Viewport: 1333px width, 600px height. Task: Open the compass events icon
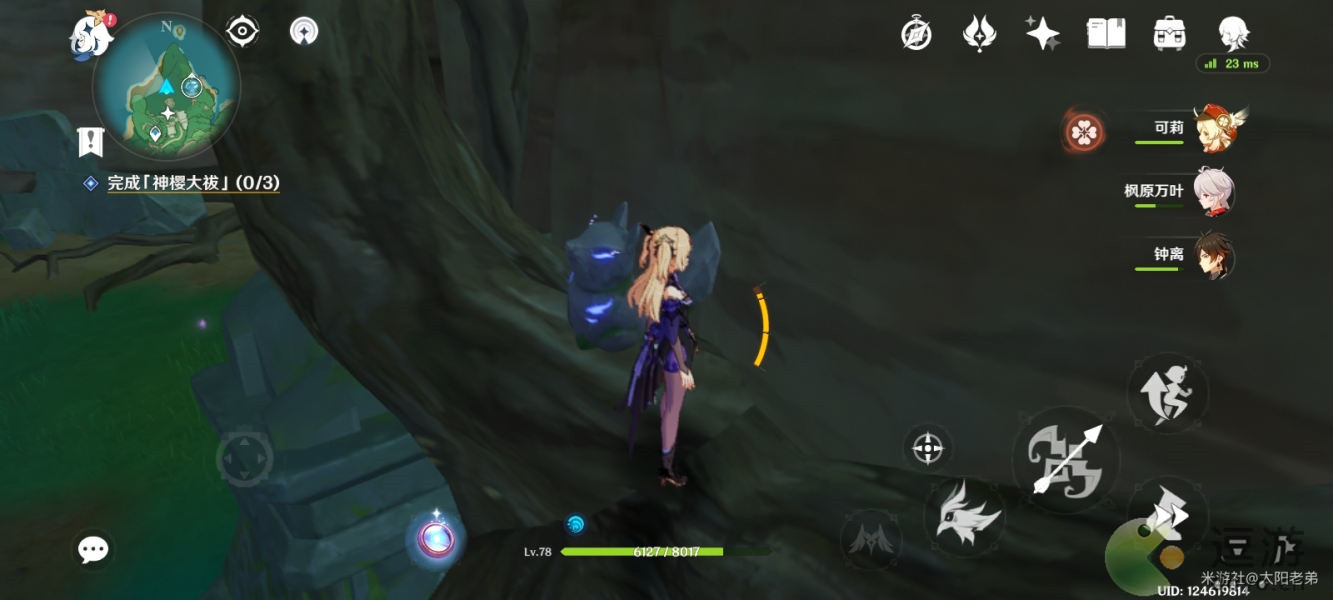pyautogui.click(x=916, y=34)
